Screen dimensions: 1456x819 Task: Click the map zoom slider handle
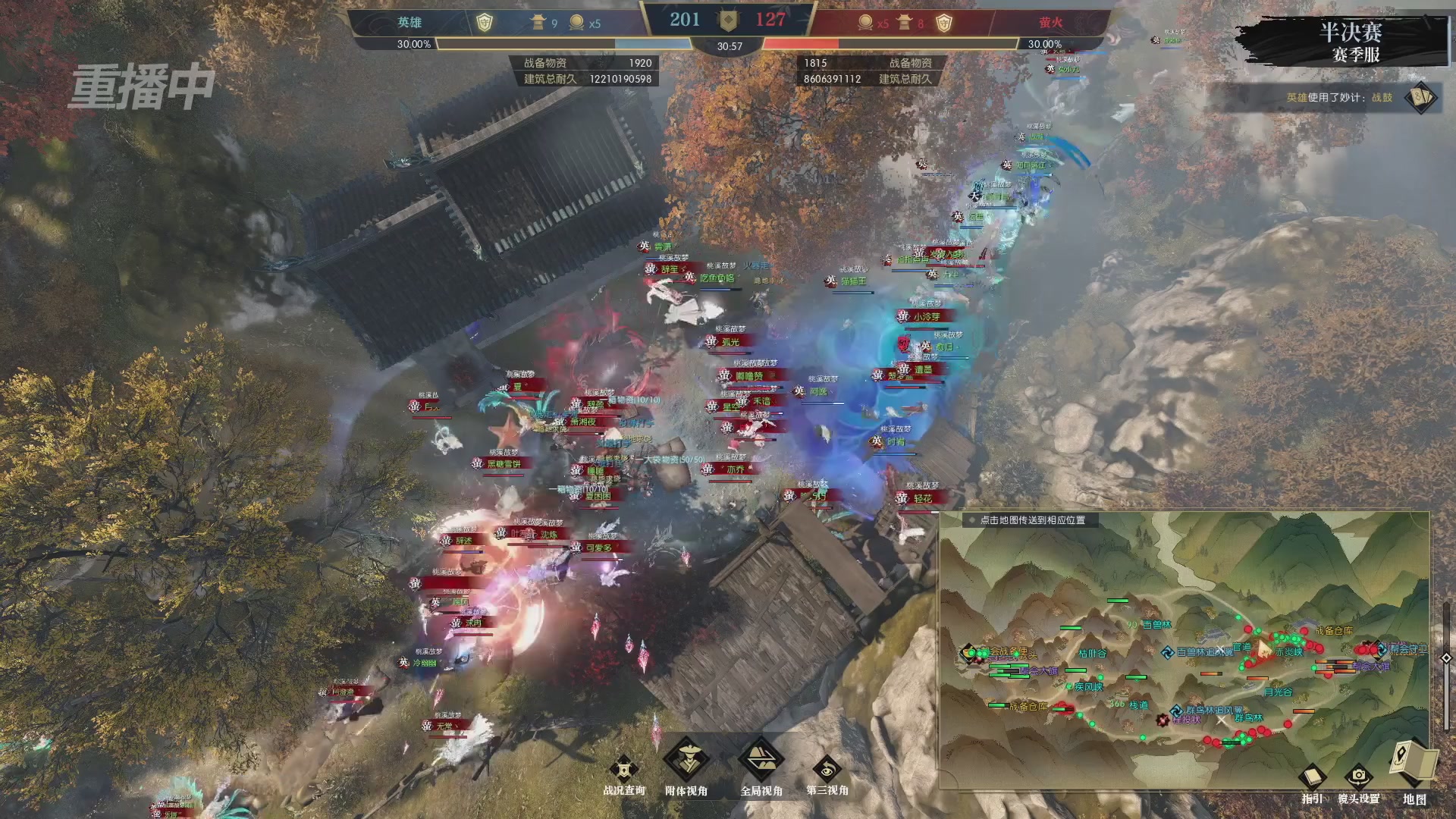tap(1446, 658)
